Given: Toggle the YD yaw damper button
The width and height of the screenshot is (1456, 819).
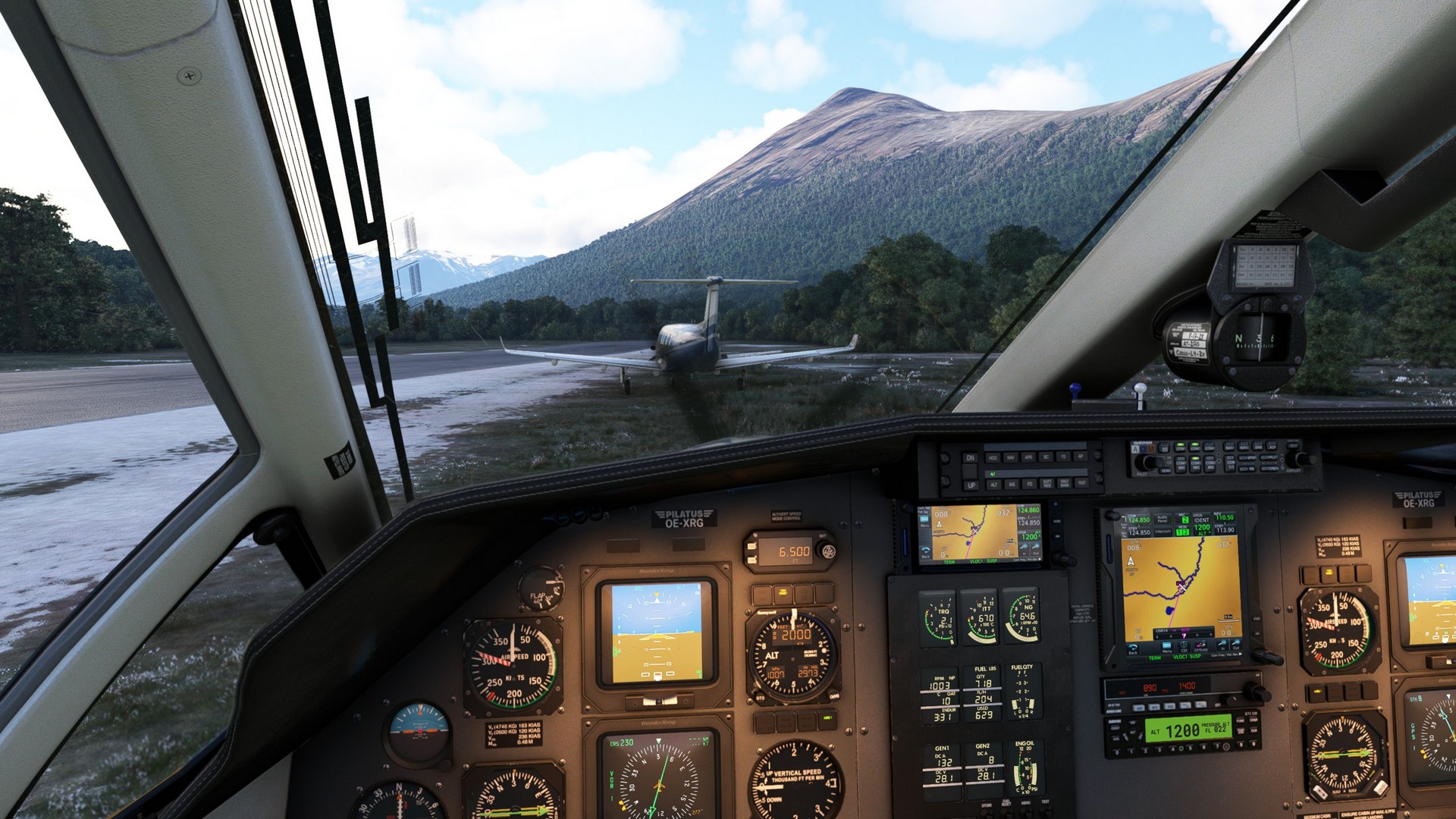Looking at the screenshot, I should tap(1063, 457).
